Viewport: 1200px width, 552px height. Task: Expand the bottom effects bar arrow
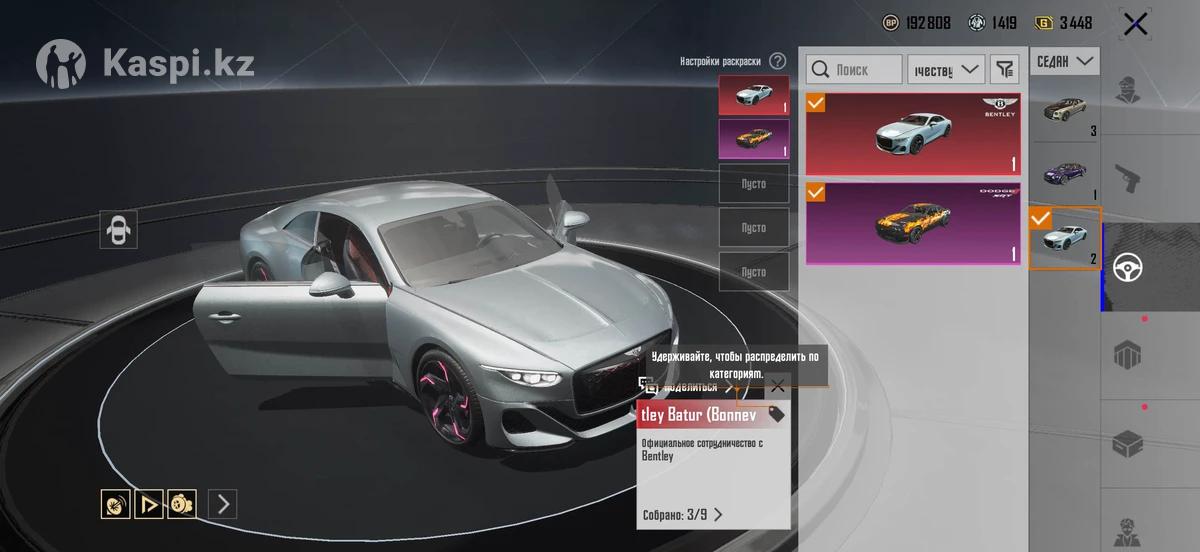[222, 504]
